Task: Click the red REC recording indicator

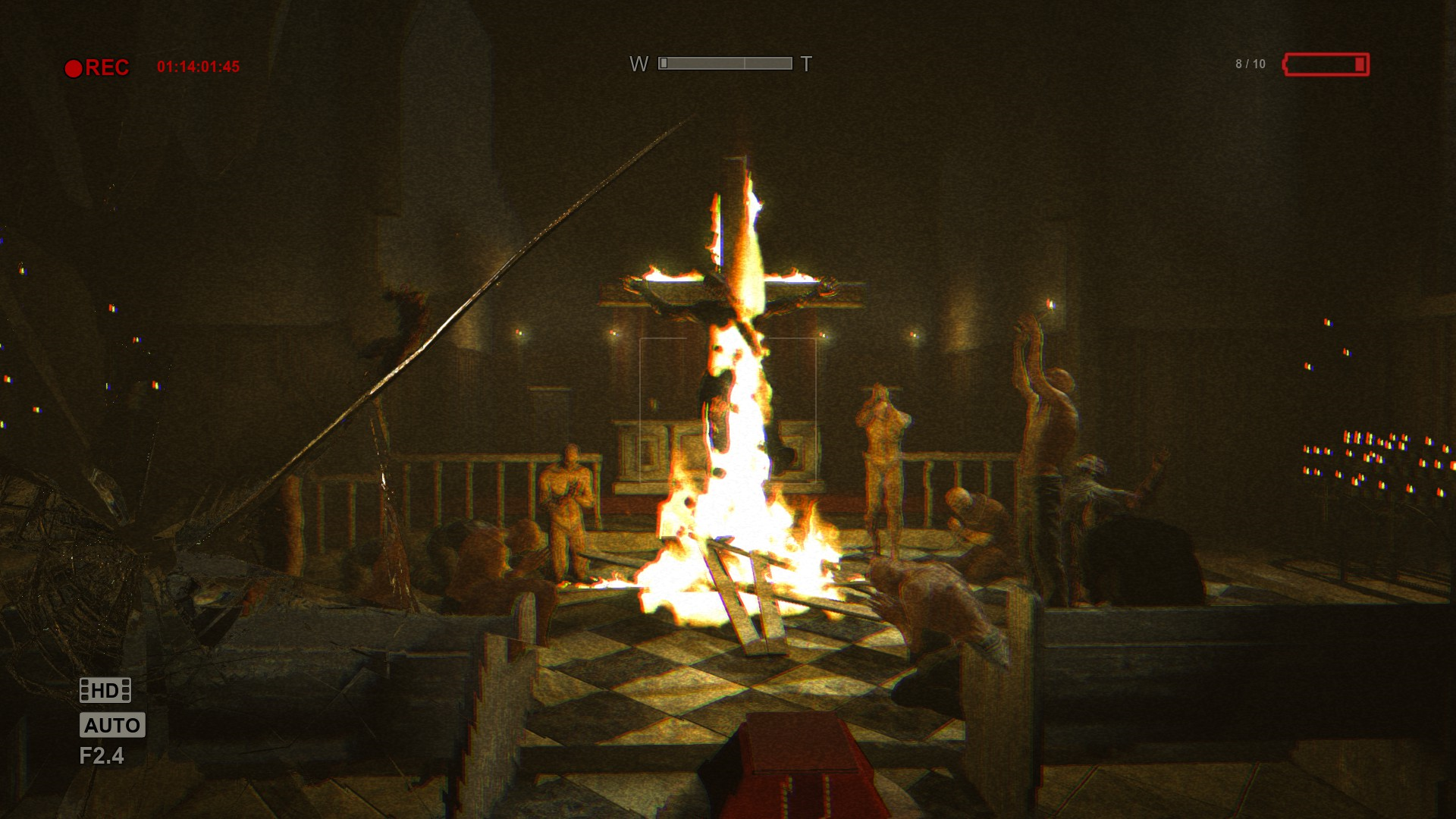Action: point(97,68)
